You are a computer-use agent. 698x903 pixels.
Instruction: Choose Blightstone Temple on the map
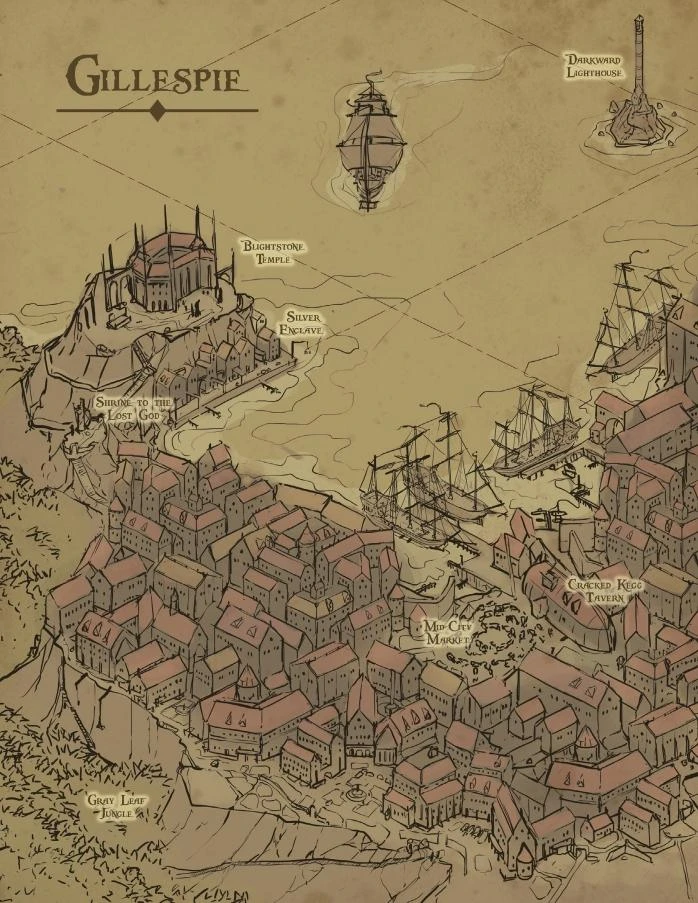click(x=273, y=252)
